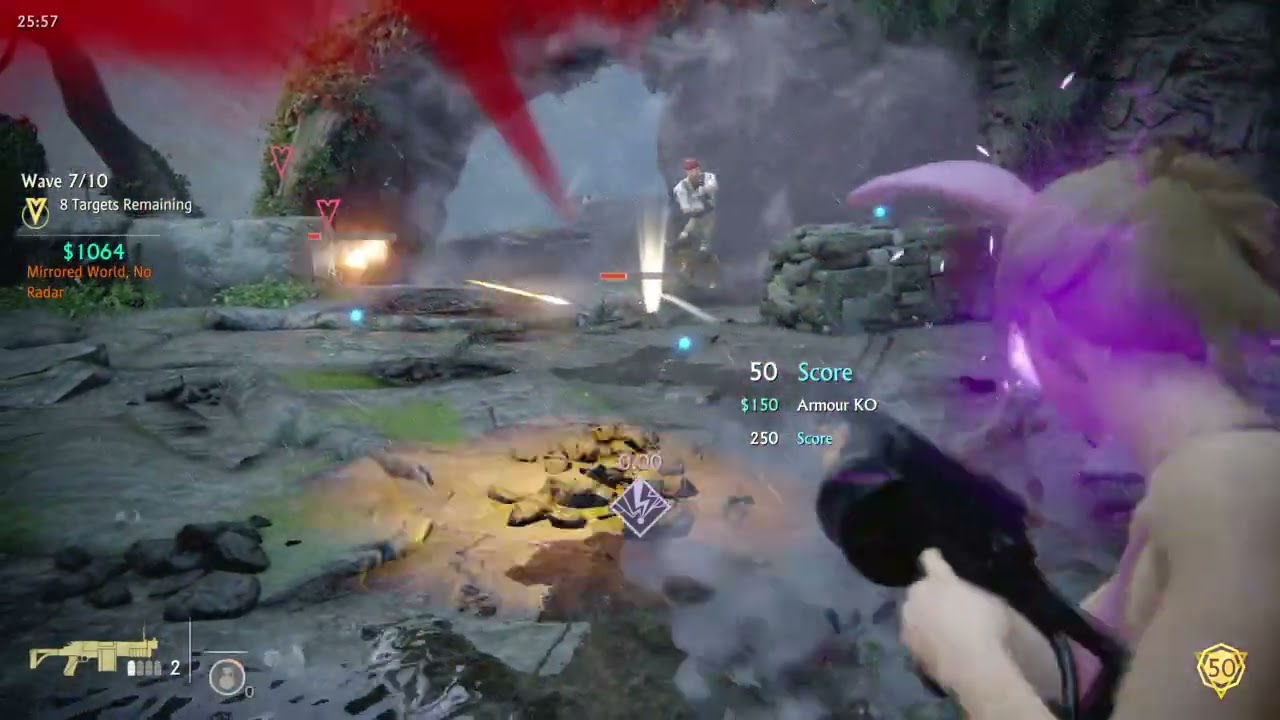Click the circular grenade gear icon
1280x720 pixels.
[x=227, y=677]
